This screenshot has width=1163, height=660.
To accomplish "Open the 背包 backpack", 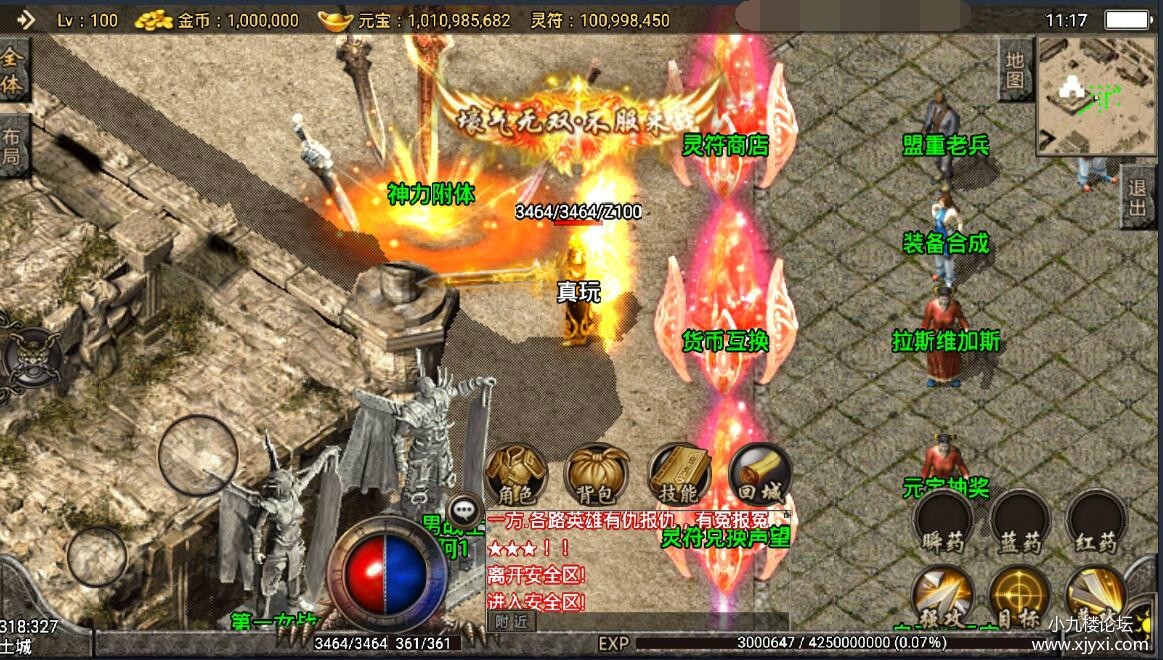I will [x=597, y=474].
